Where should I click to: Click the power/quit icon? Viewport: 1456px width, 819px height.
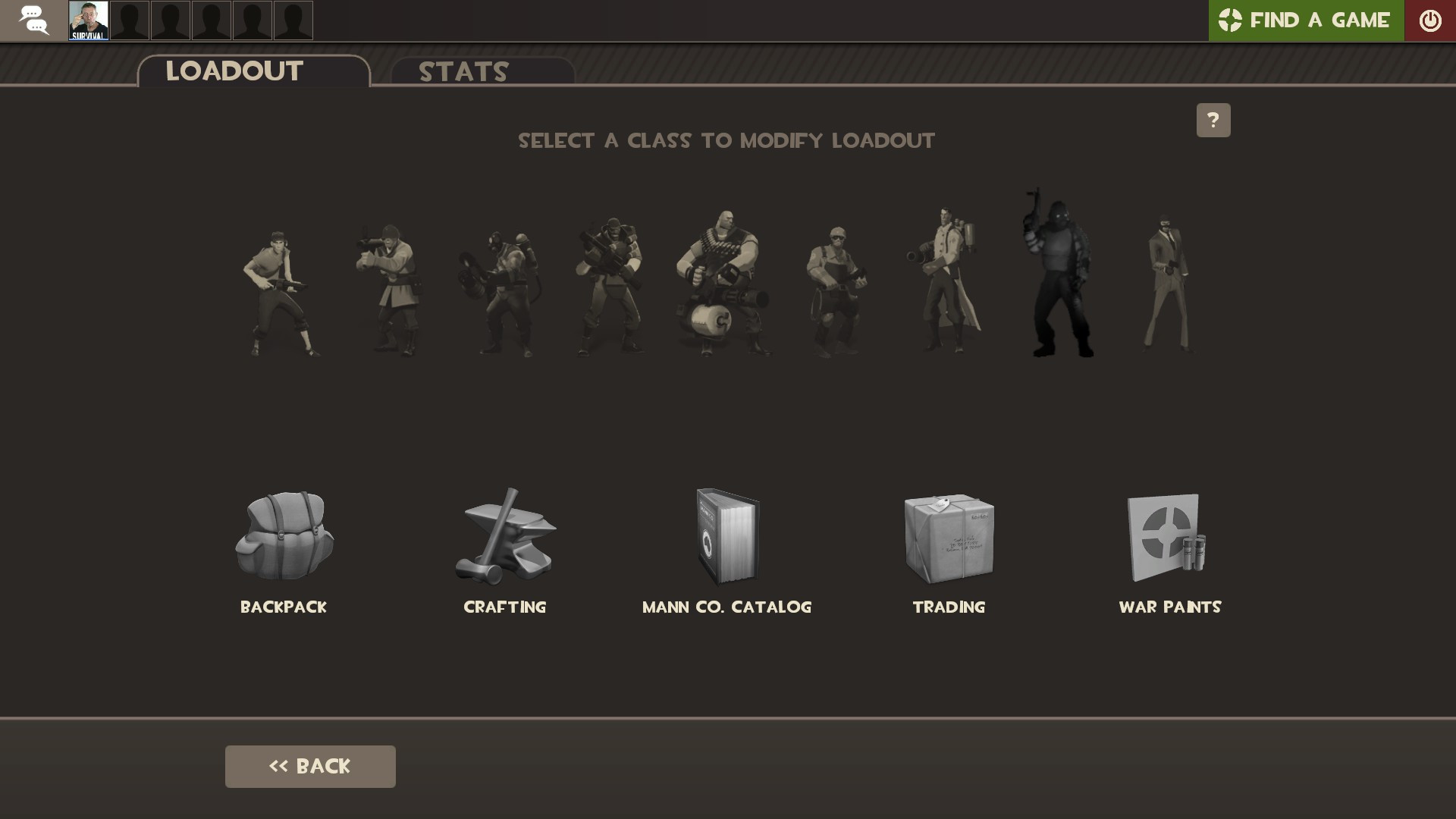(x=1431, y=20)
